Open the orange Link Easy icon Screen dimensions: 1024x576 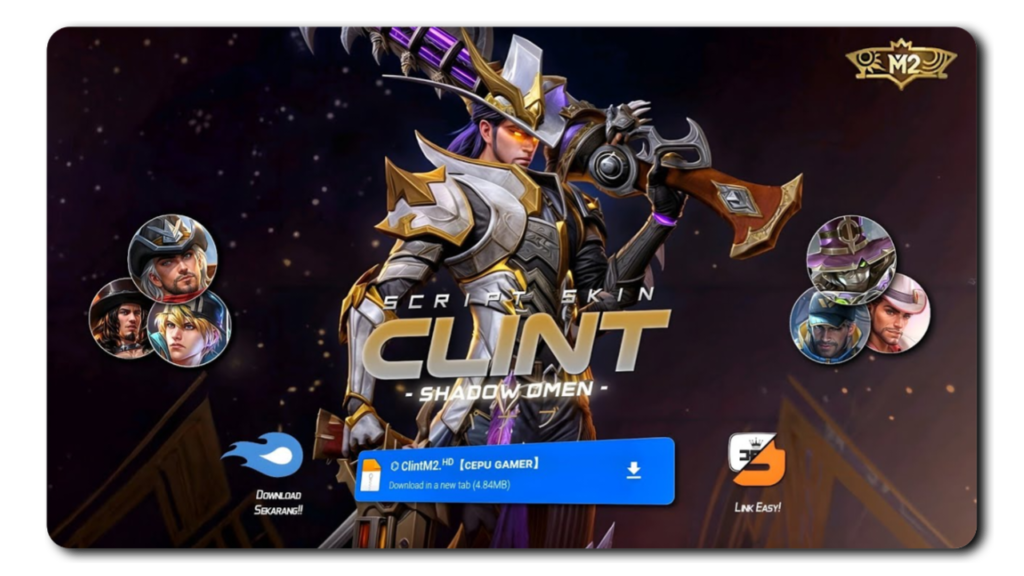coord(756,460)
